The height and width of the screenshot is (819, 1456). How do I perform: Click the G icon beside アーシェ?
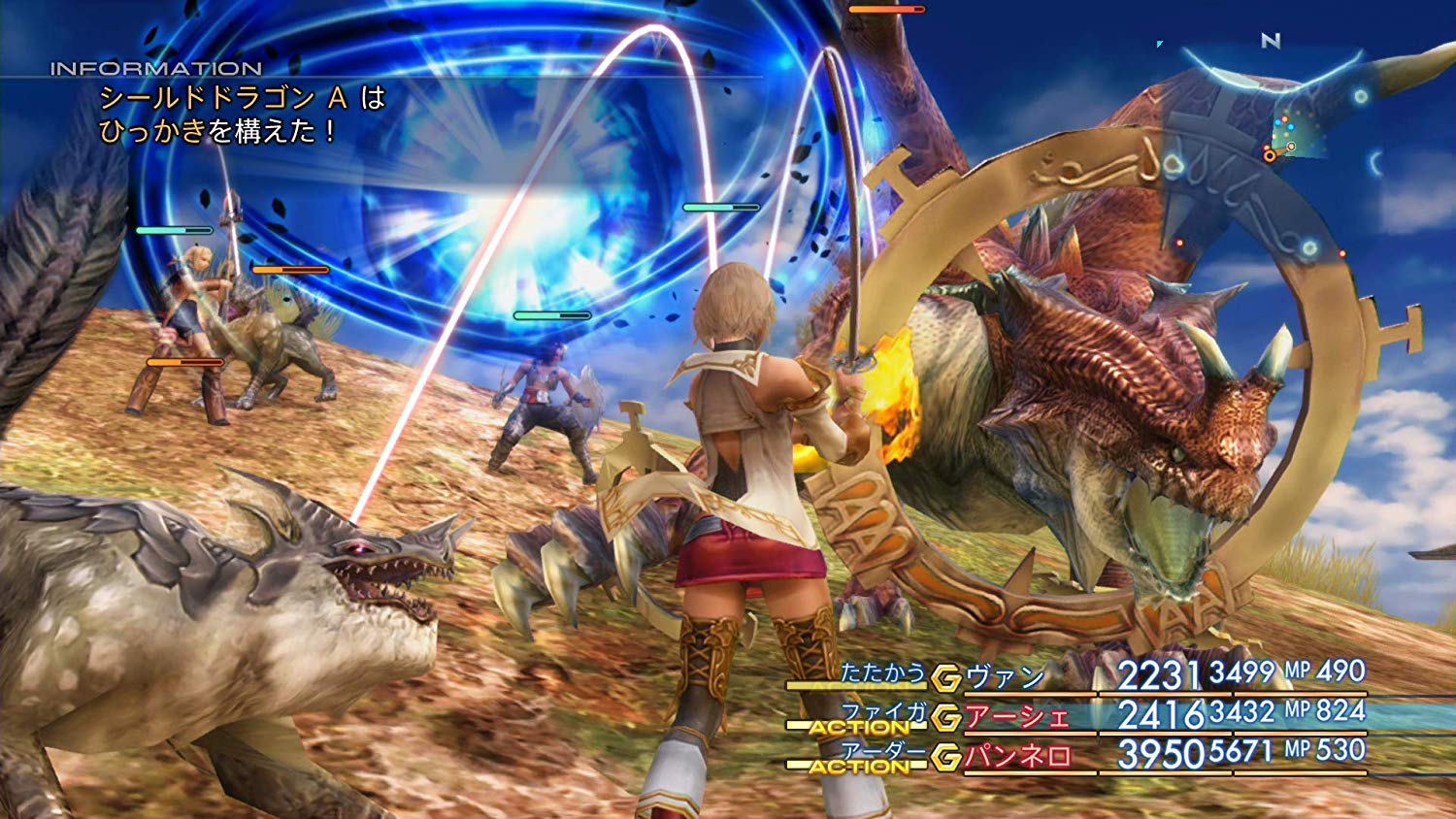[x=944, y=716]
